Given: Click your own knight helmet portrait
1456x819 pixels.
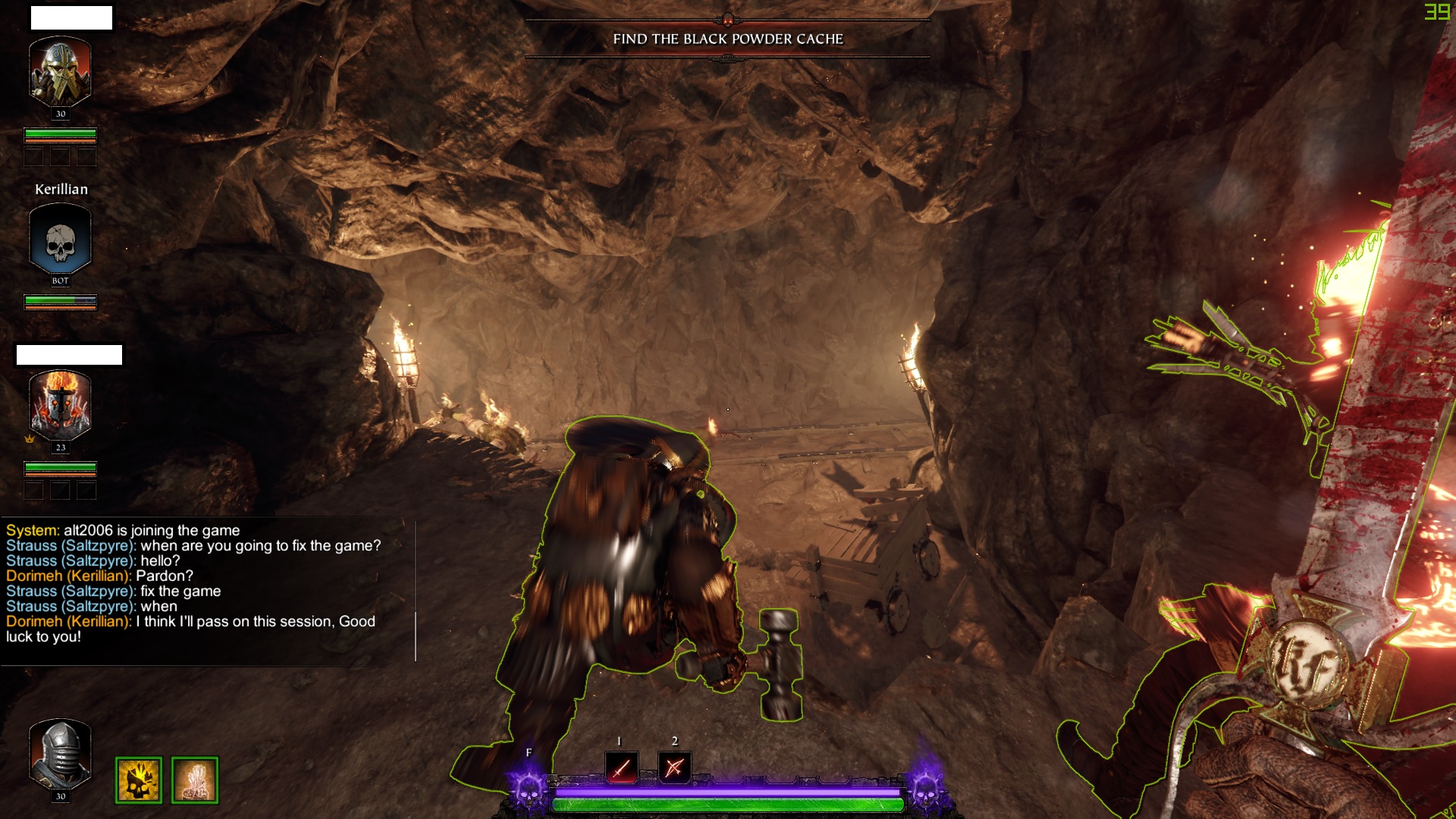Looking at the screenshot, I should click(60, 756).
